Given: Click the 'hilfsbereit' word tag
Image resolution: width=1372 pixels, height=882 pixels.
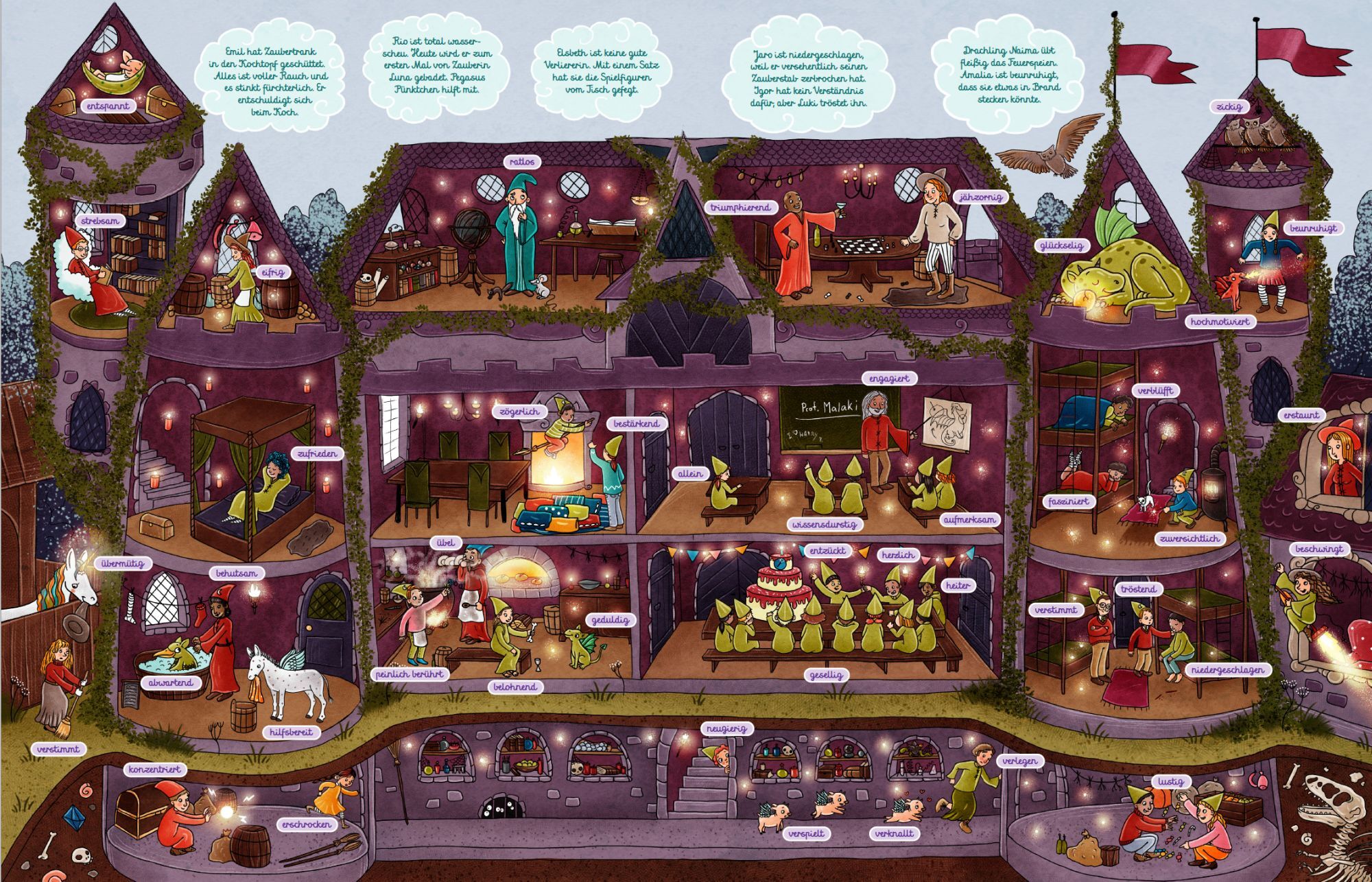Looking at the screenshot, I should (x=291, y=732).
